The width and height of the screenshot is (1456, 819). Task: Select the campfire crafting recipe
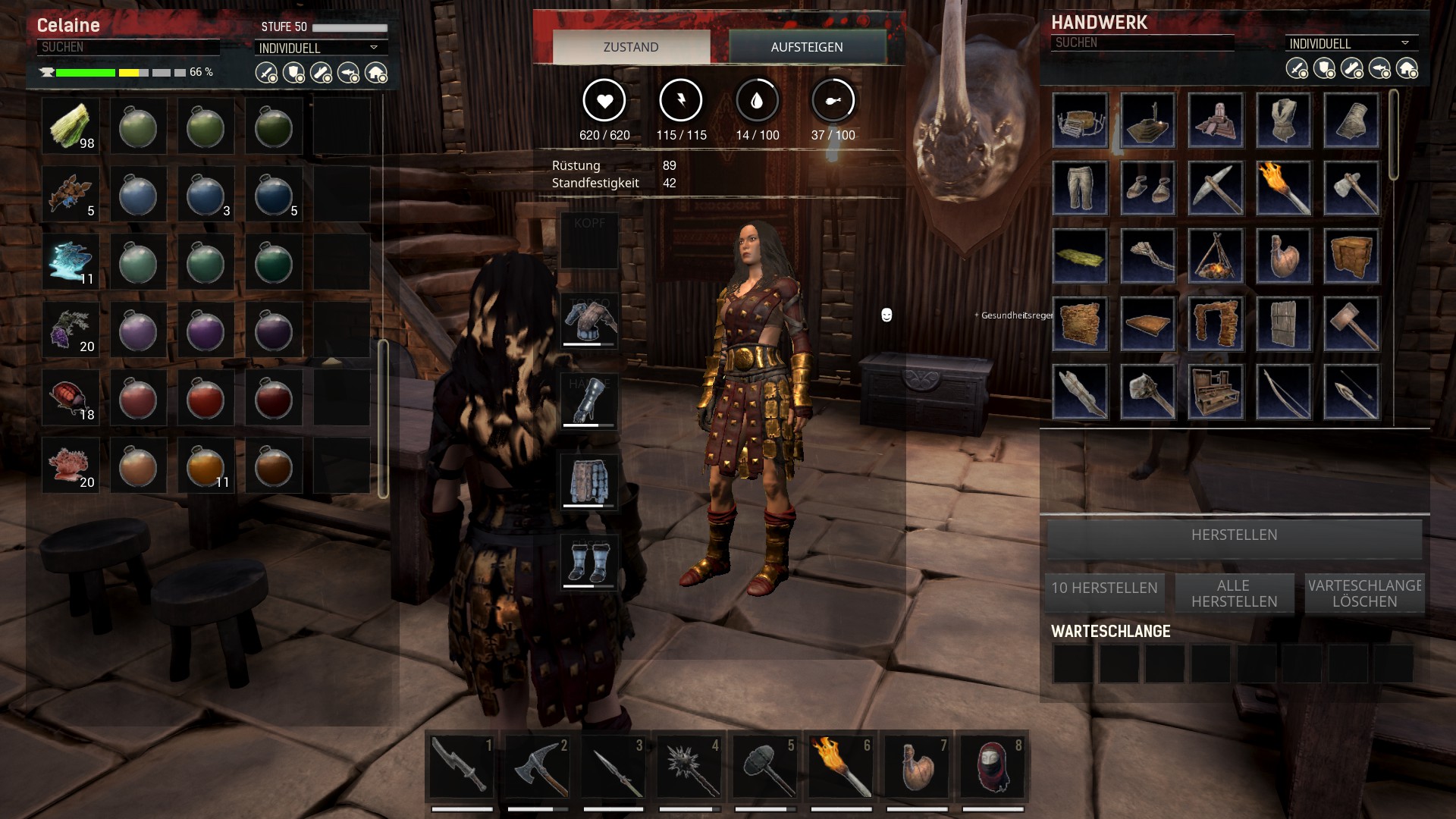pyautogui.click(x=1216, y=256)
